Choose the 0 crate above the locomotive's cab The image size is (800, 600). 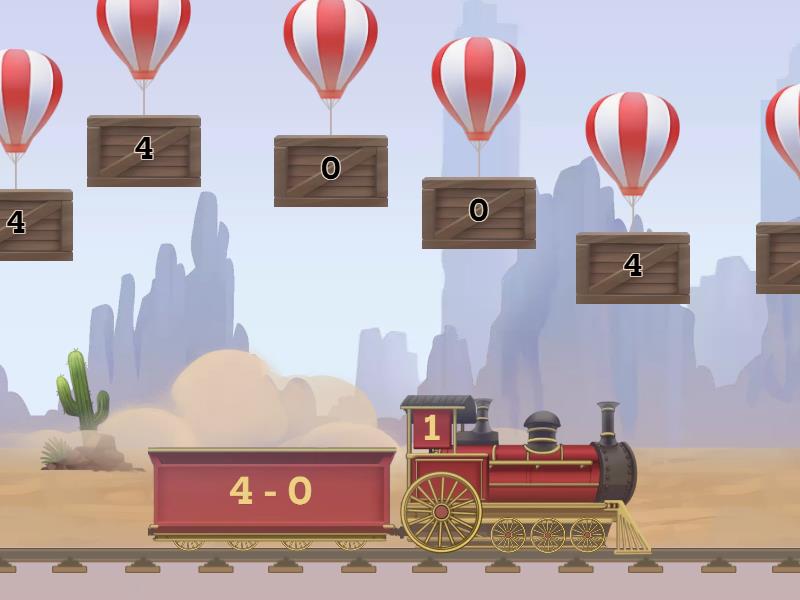pyautogui.click(x=478, y=212)
